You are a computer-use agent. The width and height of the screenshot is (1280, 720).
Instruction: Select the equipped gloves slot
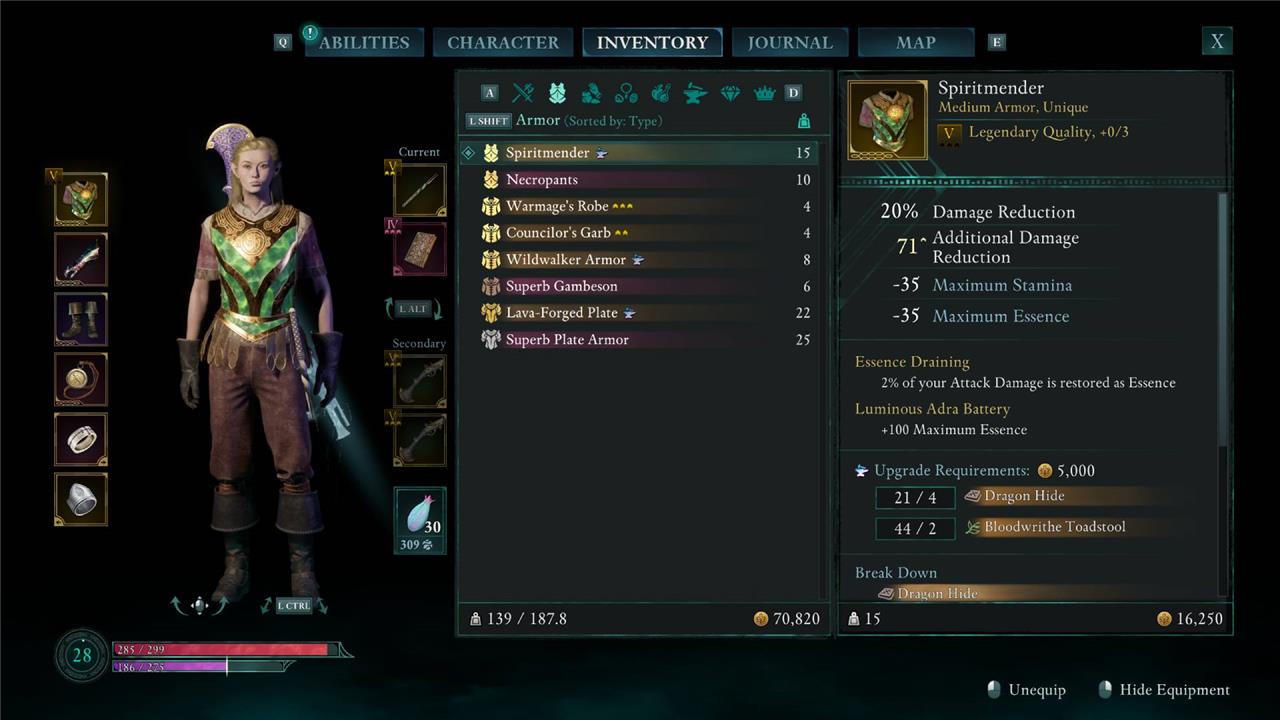(x=81, y=260)
